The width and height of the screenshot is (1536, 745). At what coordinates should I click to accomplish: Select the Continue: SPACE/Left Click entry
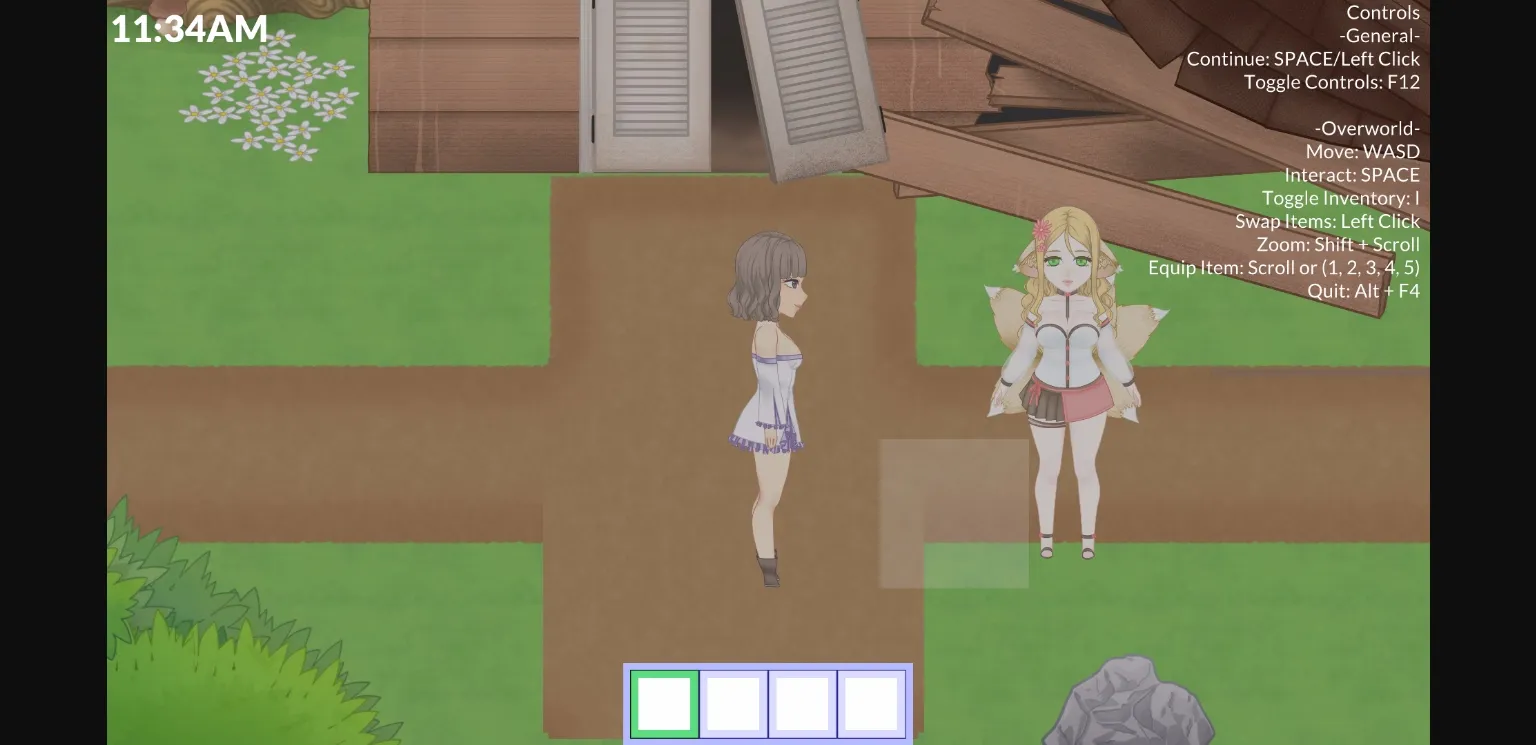[1303, 58]
